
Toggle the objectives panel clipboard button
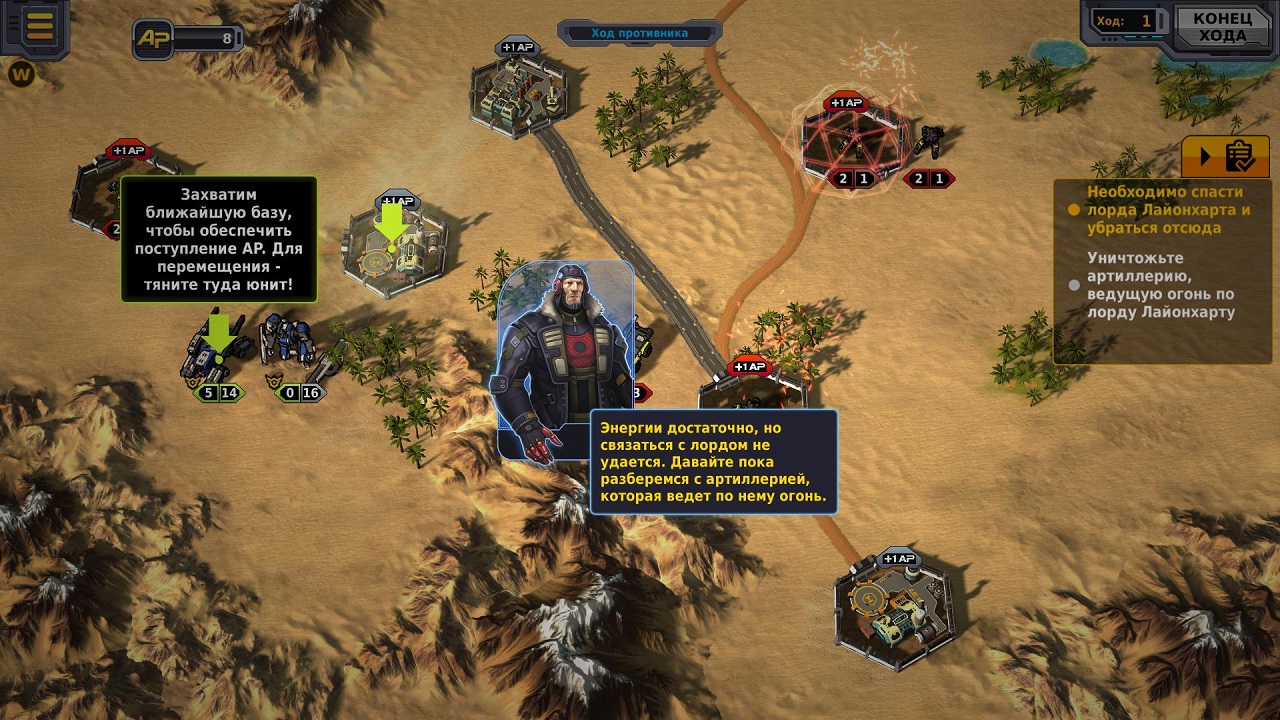click(1225, 157)
